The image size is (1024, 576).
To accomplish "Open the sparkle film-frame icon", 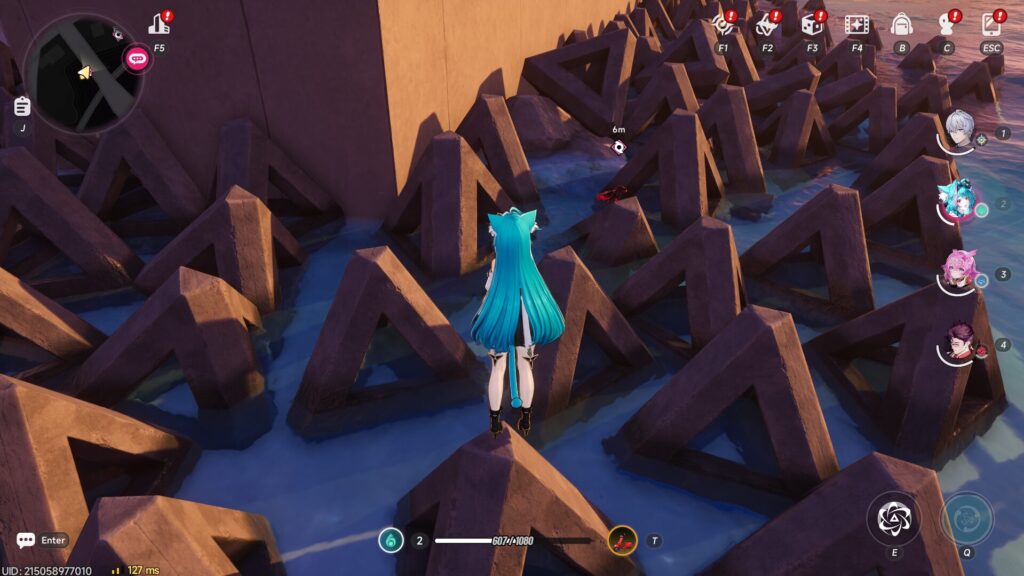I will 856,24.
